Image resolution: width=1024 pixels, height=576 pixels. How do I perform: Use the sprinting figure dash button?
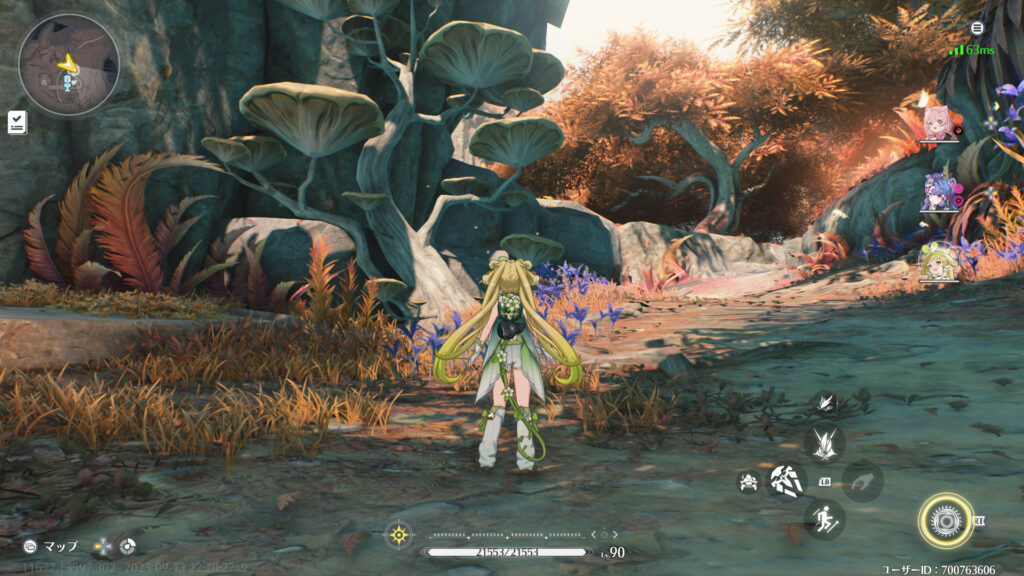(824, 519)
